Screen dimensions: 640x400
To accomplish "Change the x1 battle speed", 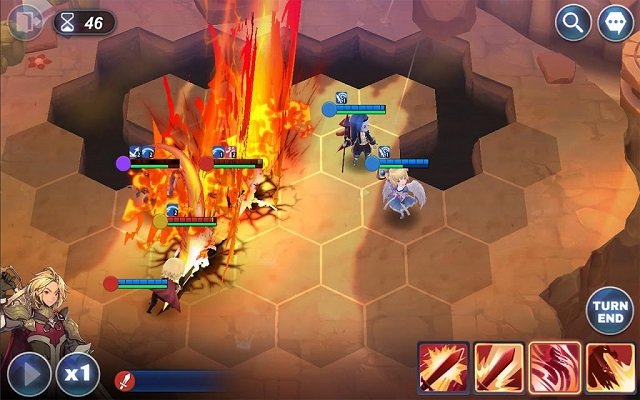I will click(x=77, y=374).
